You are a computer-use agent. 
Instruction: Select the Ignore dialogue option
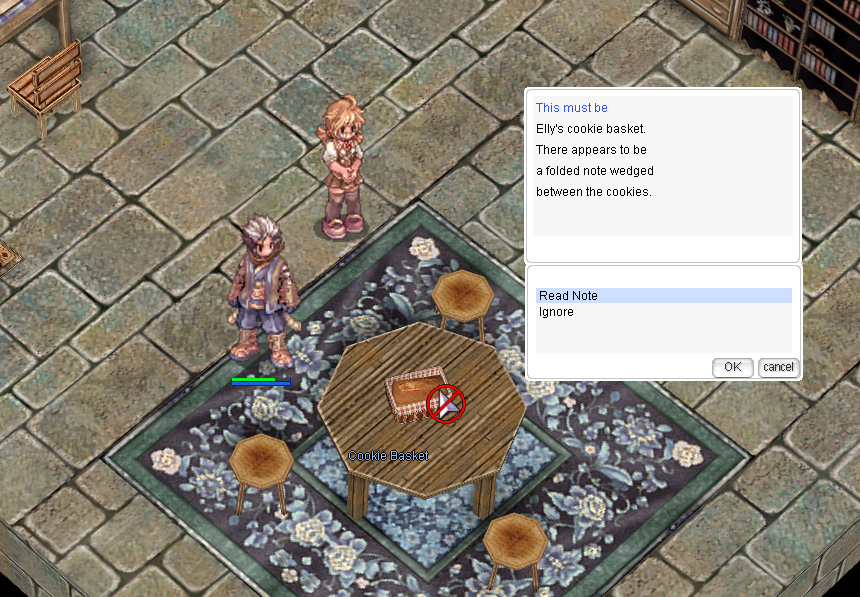coord(556,312)
